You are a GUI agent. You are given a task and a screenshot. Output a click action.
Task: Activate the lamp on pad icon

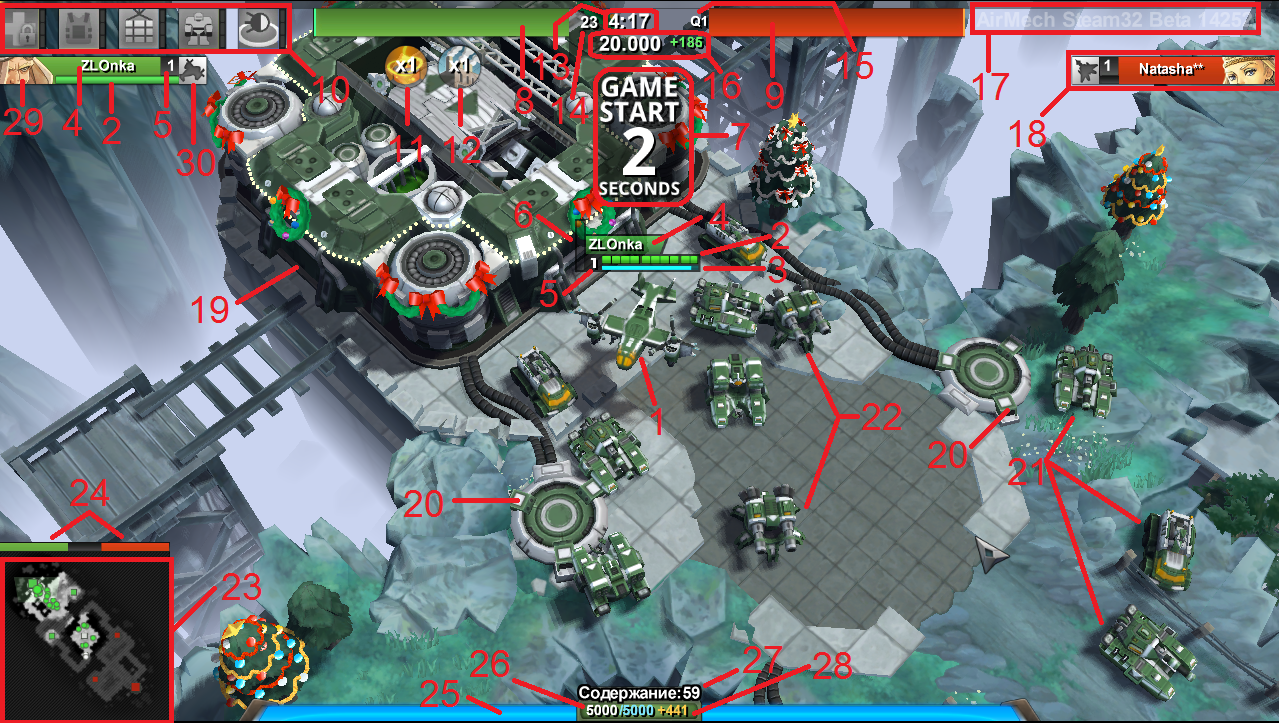click(260, 27)
